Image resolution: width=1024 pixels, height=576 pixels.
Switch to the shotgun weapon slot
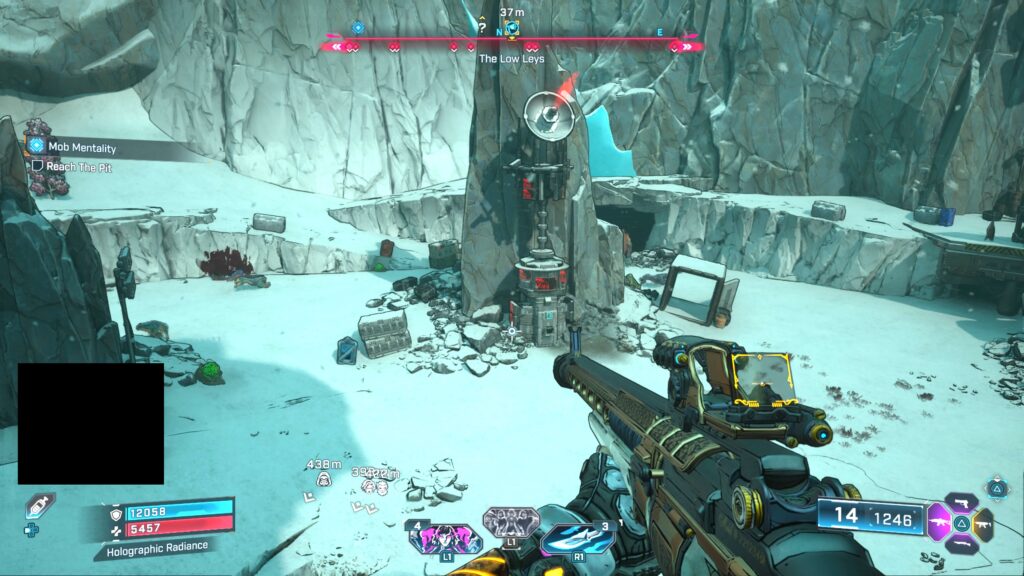[x=961, y=544]
